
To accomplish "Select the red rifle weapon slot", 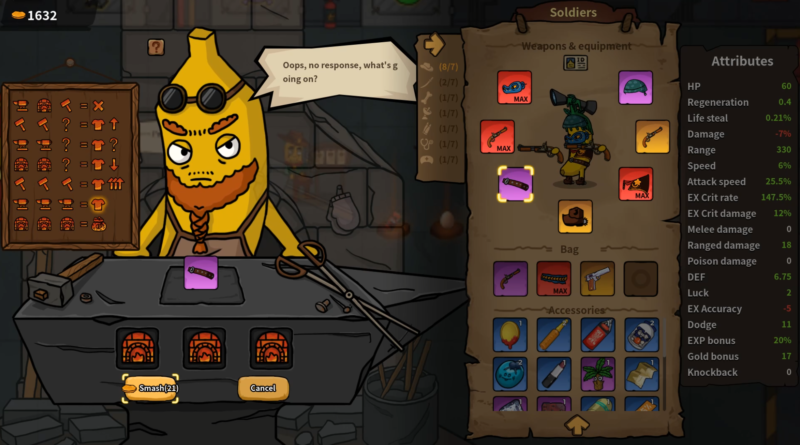I will coord(497,137).
